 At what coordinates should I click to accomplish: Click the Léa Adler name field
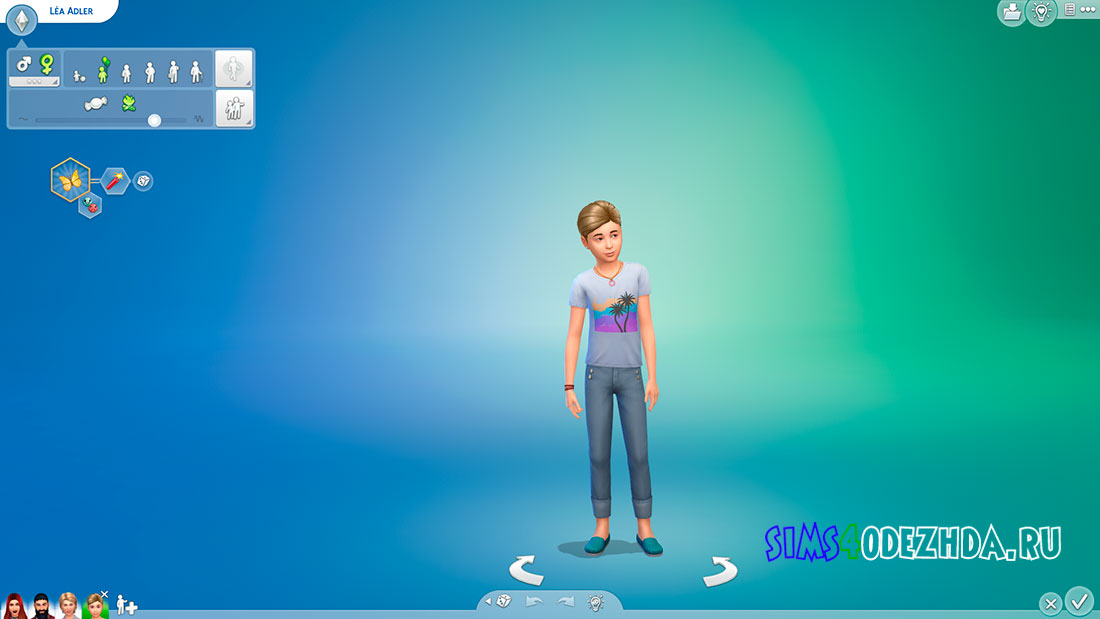72,11
